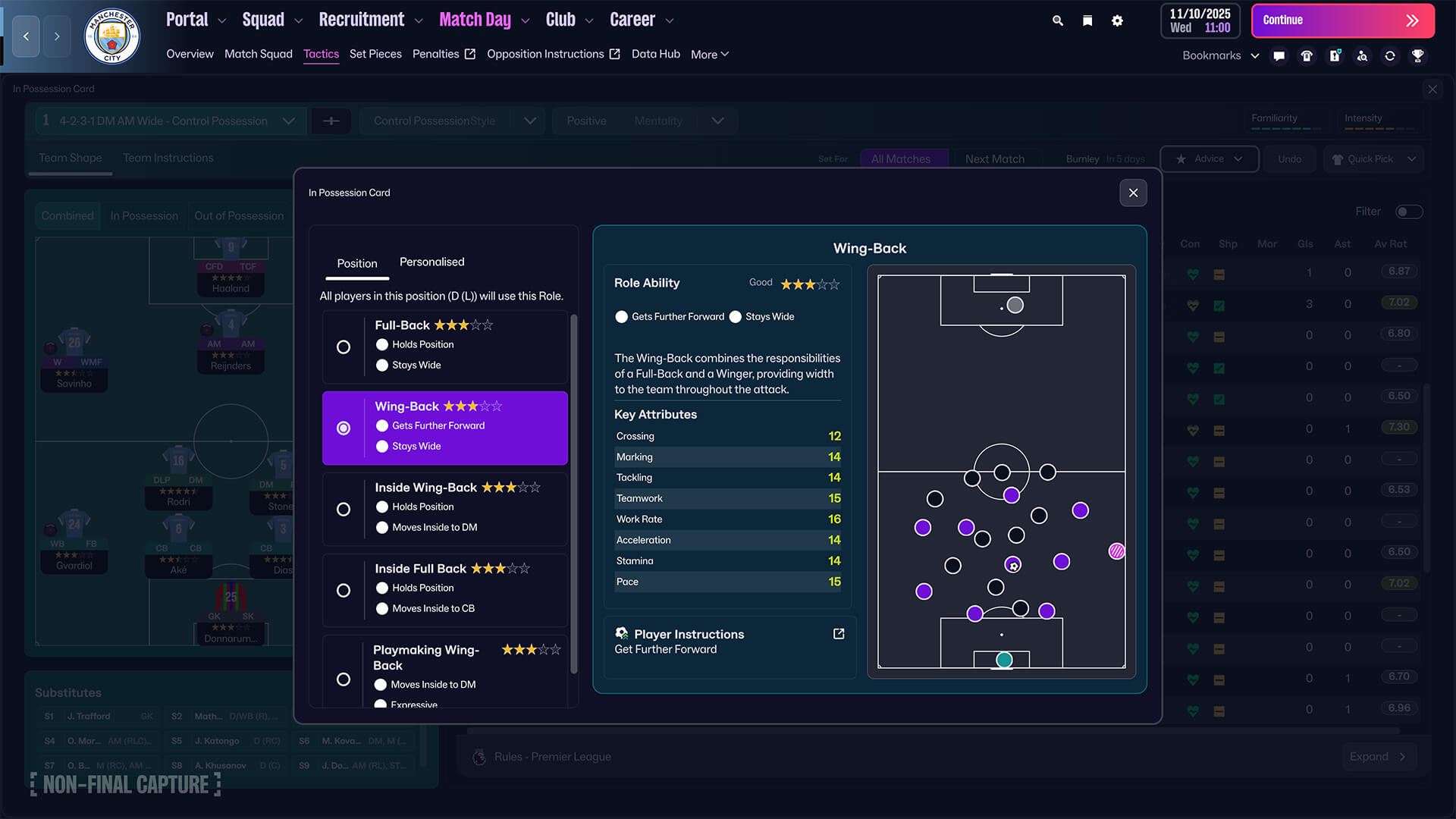Open Player Instructions external link icon
This screenshot has height=819, width=1456.
838,634
